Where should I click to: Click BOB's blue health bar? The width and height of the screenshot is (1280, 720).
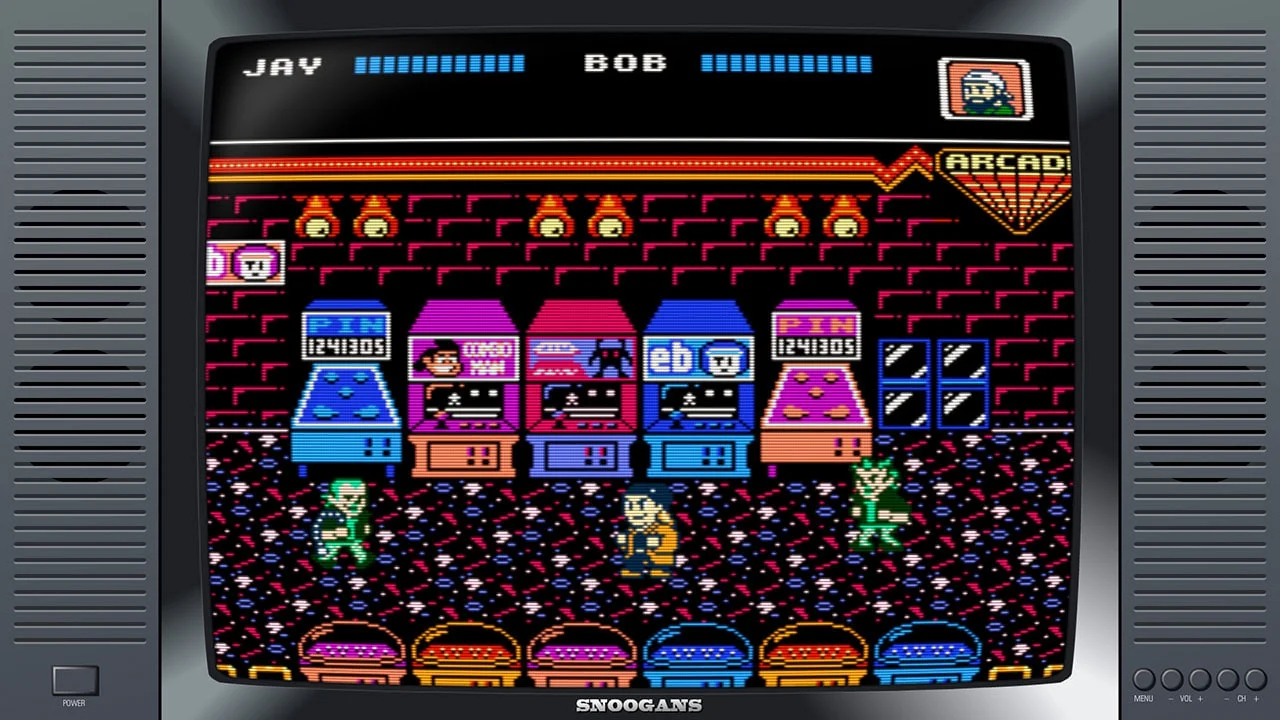[786, 62]
